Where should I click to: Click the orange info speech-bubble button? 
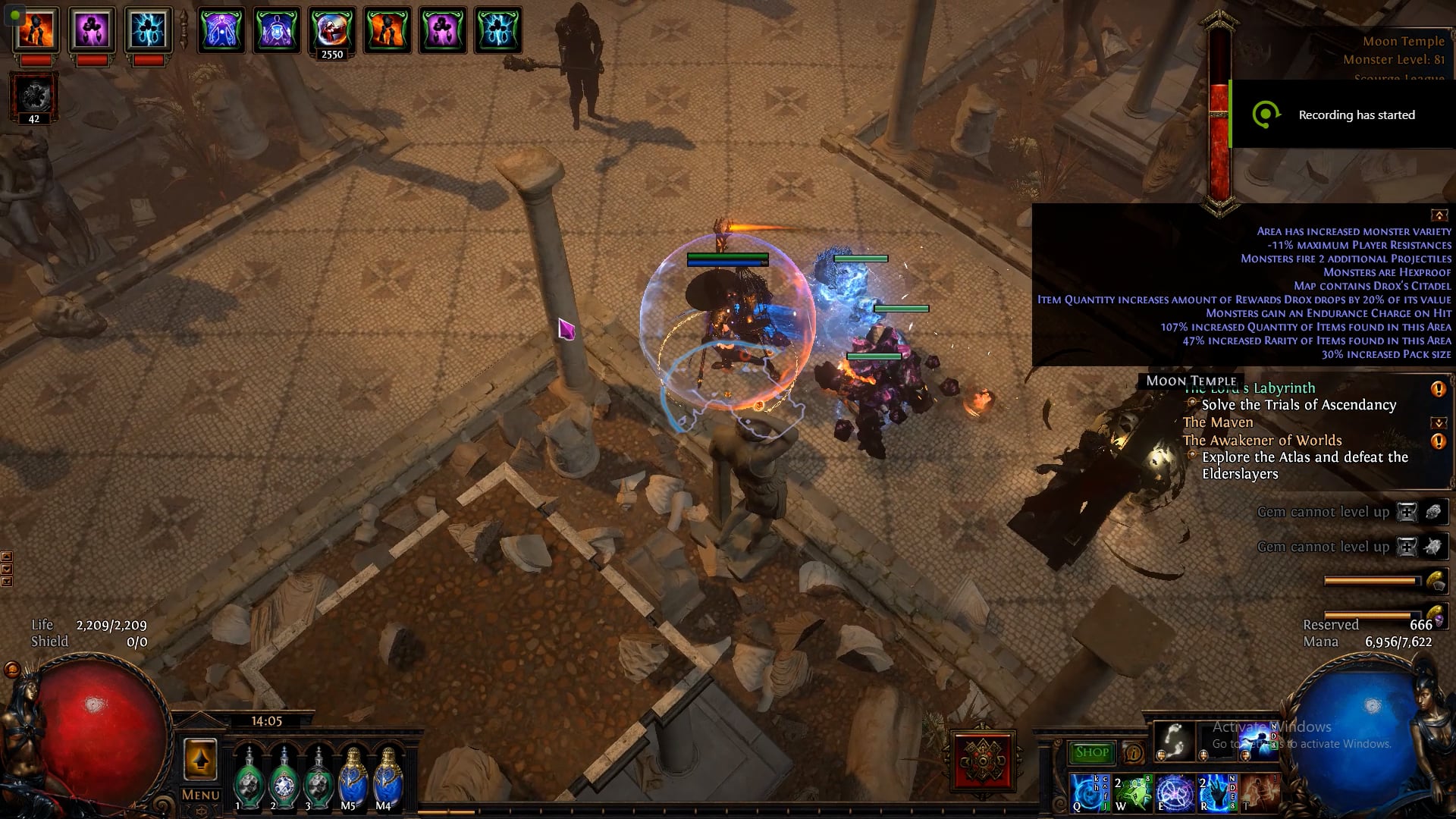1133,753
